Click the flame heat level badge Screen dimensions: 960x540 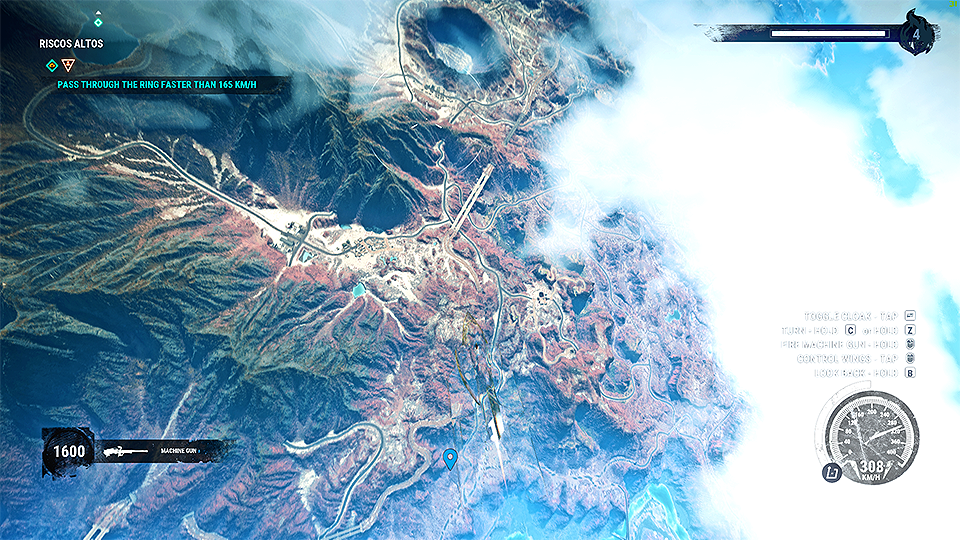click(x=916, y=33)
